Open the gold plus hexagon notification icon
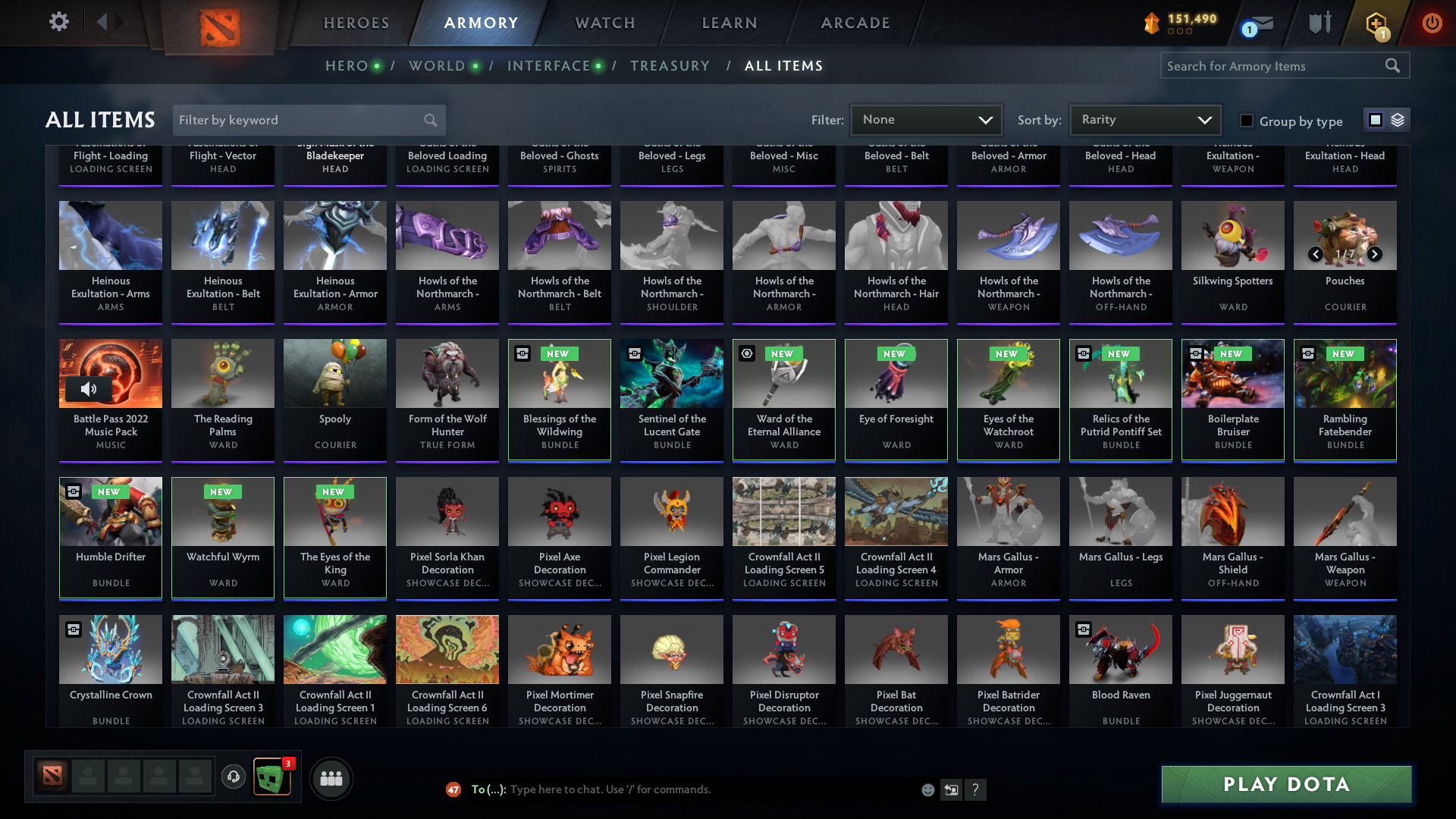1456x819 pixels. (1376, 23)
